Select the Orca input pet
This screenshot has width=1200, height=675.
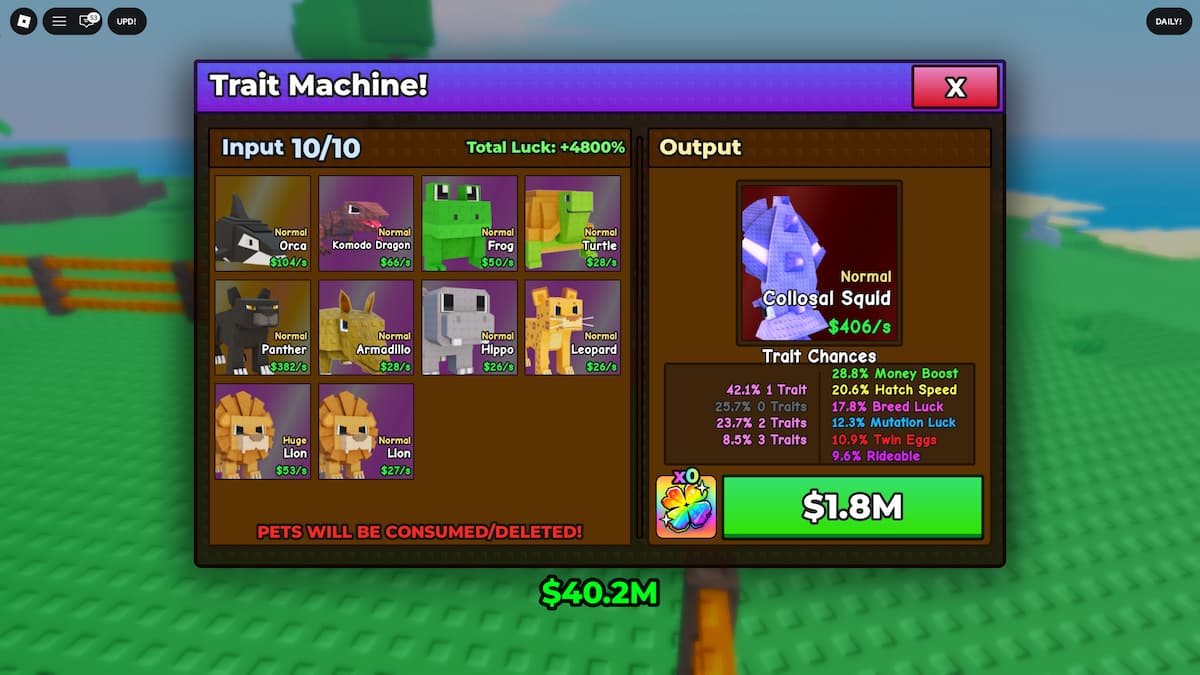(262, 223)
